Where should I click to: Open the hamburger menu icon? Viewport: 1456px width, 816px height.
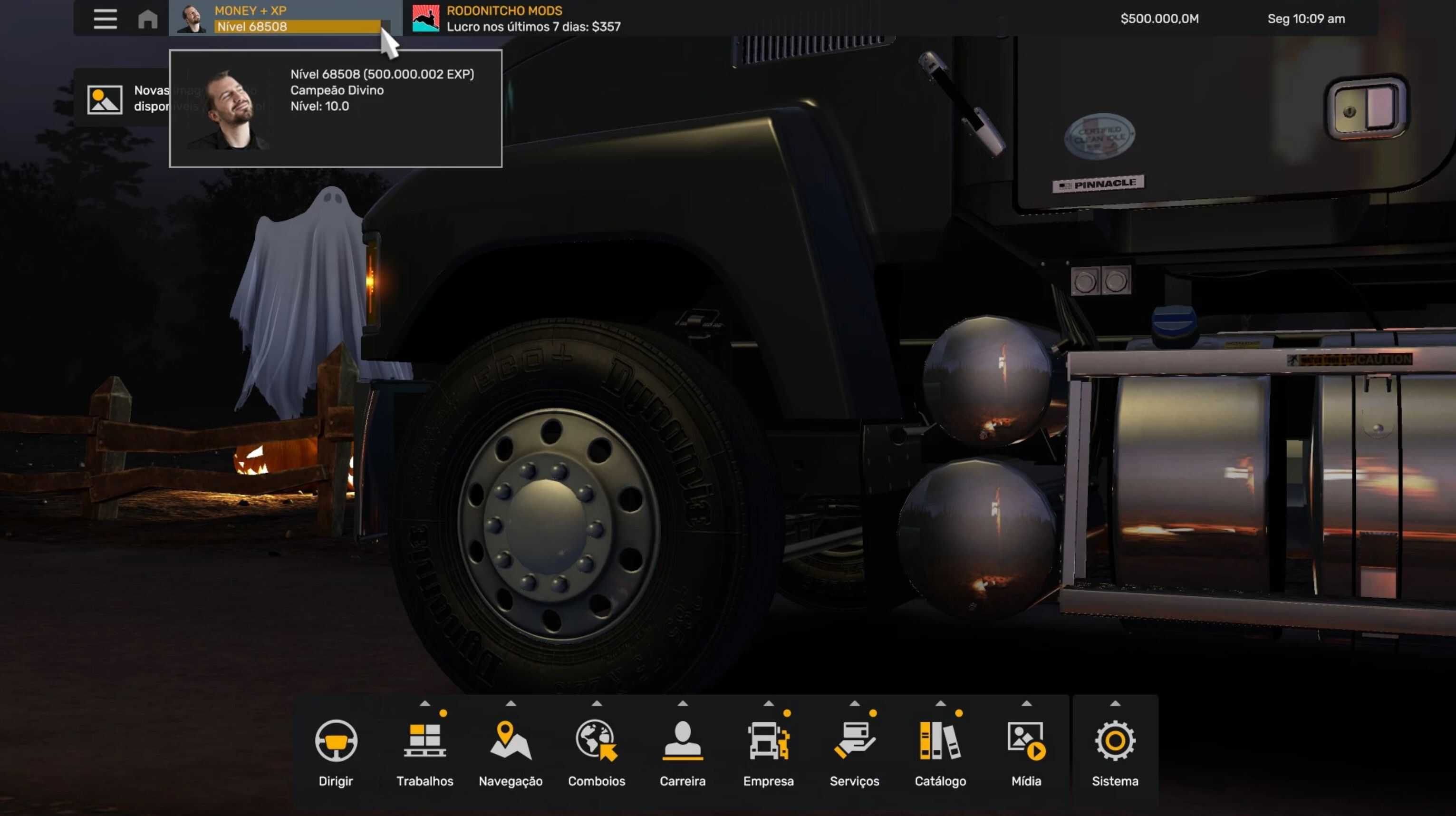(x=105, y=19)
